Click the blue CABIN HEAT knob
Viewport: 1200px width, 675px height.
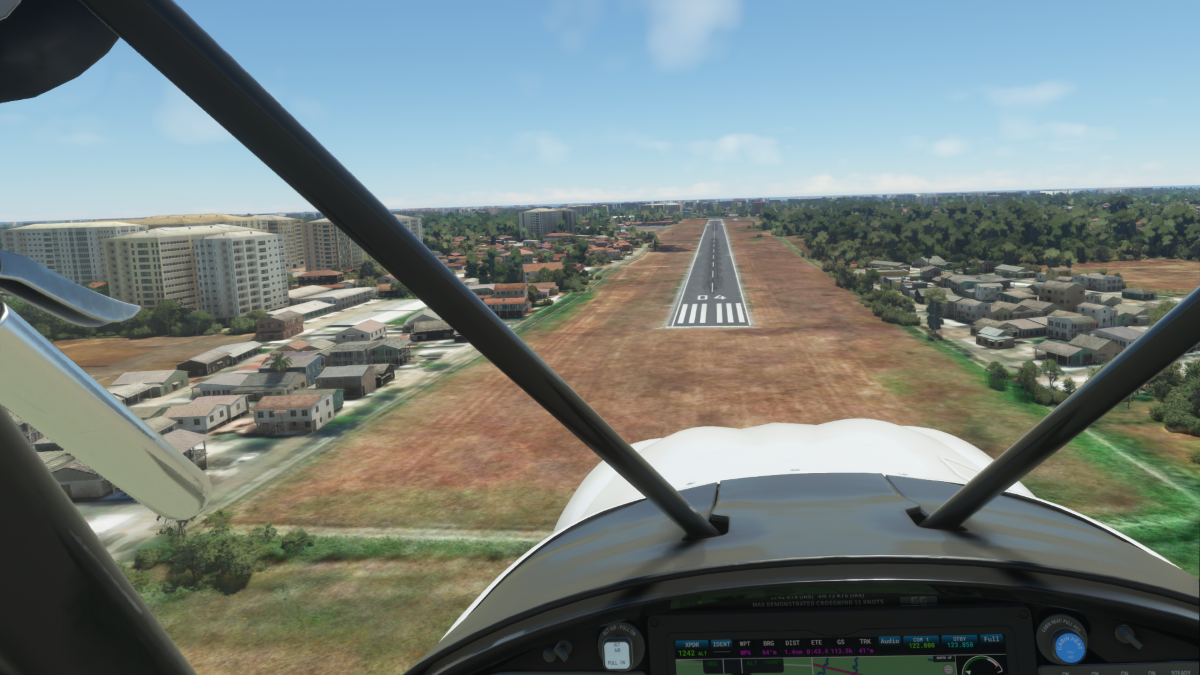[1068, 646]
